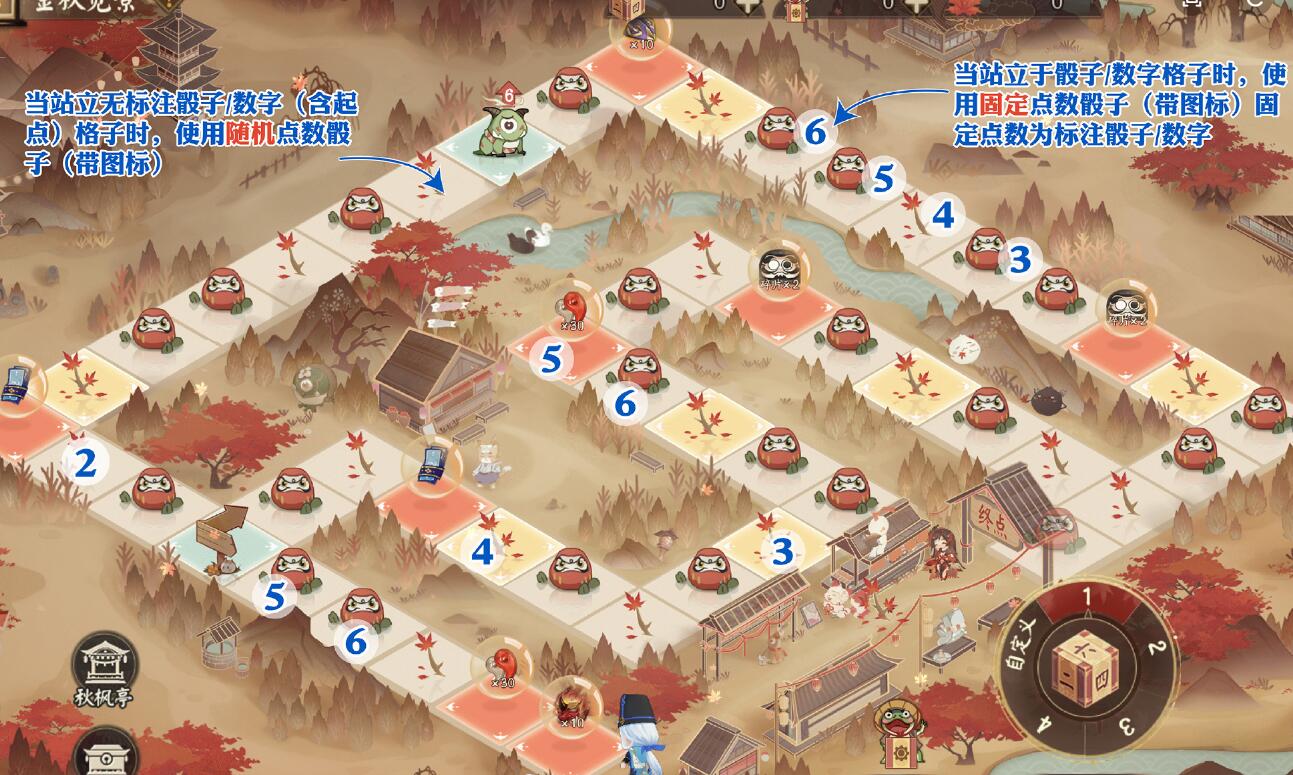
Task: Set the dice wheel to 4
Action: coord(1044,723)
